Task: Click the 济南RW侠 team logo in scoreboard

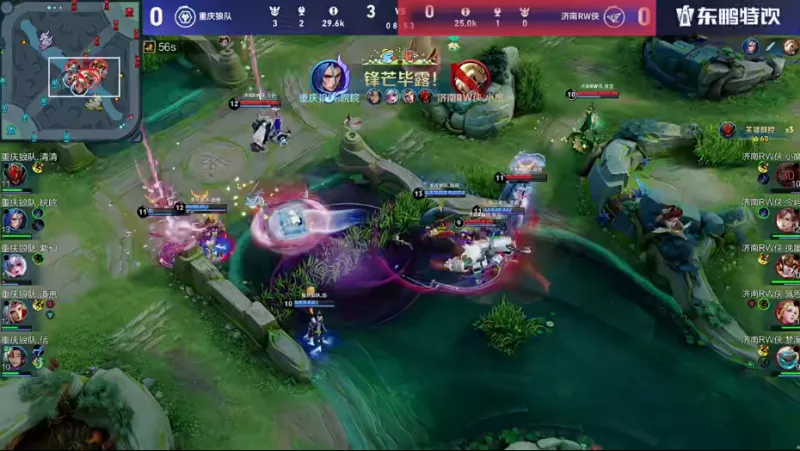Action: pyautogui.click(x=614, y=16)
